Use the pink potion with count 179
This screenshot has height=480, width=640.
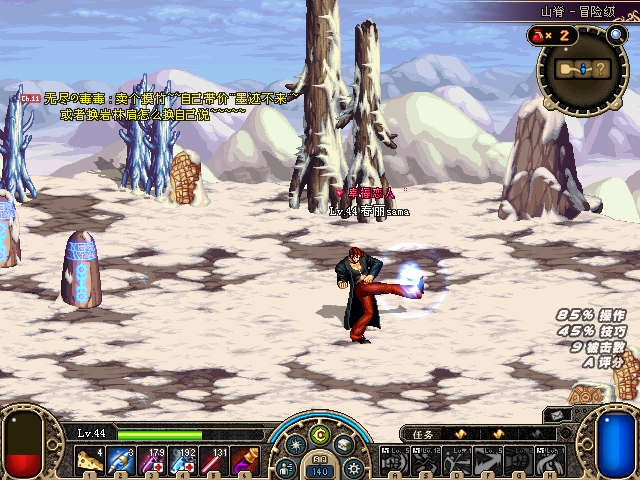click(x=151, y=460)
